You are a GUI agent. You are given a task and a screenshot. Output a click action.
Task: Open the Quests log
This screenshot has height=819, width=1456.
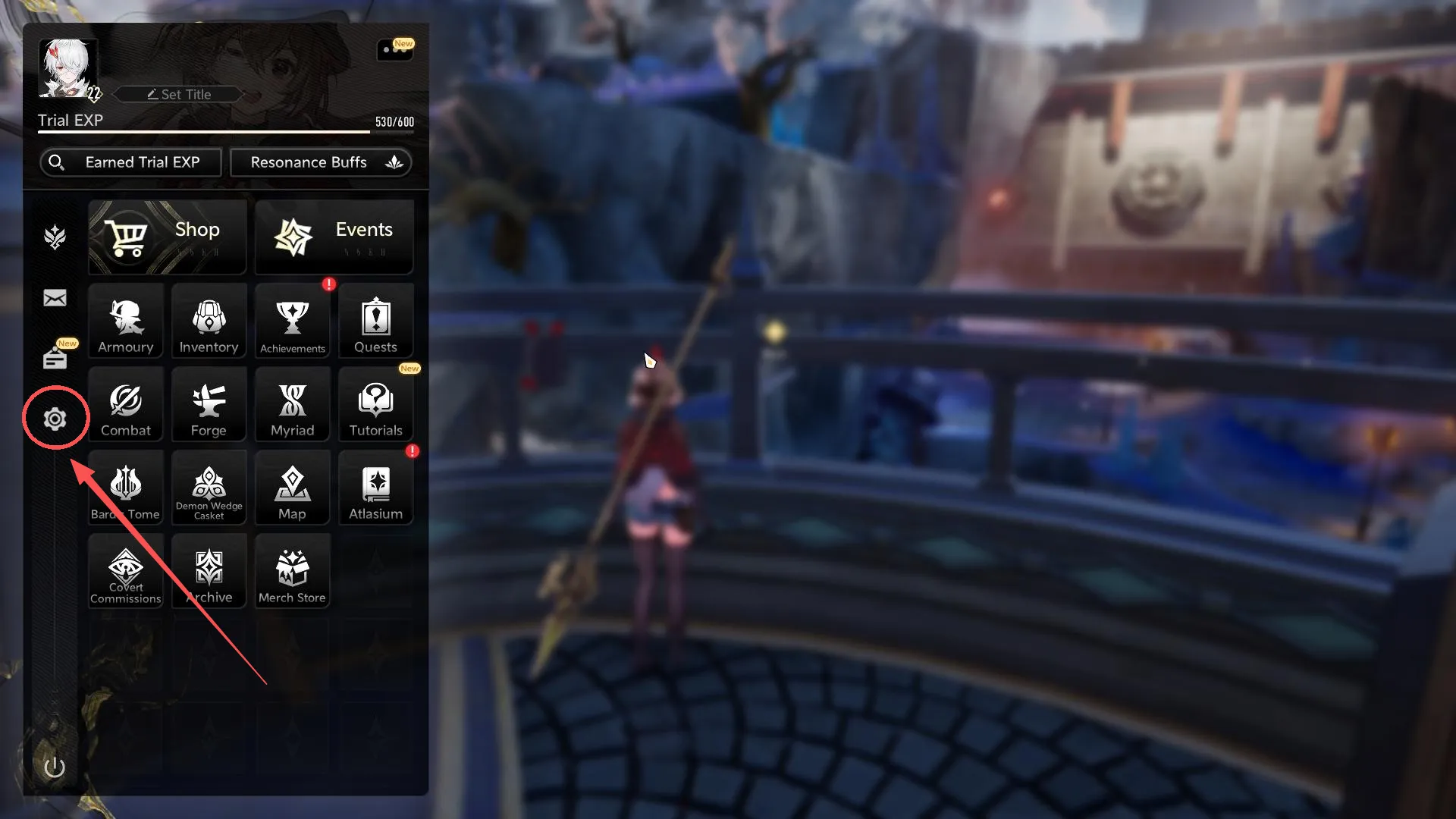point(376,321)
